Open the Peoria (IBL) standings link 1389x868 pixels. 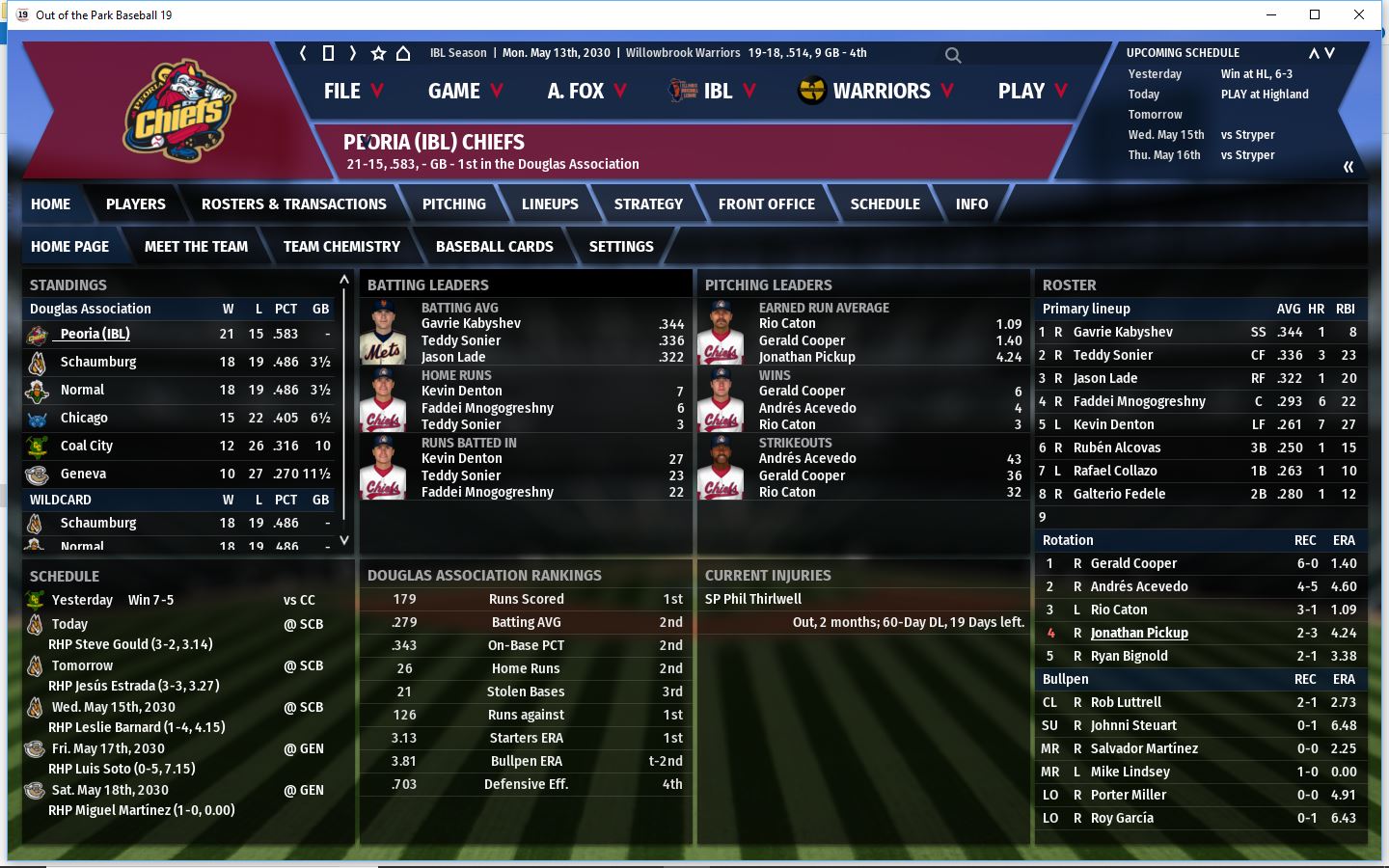pyautogui.click(x=95, y=334)
